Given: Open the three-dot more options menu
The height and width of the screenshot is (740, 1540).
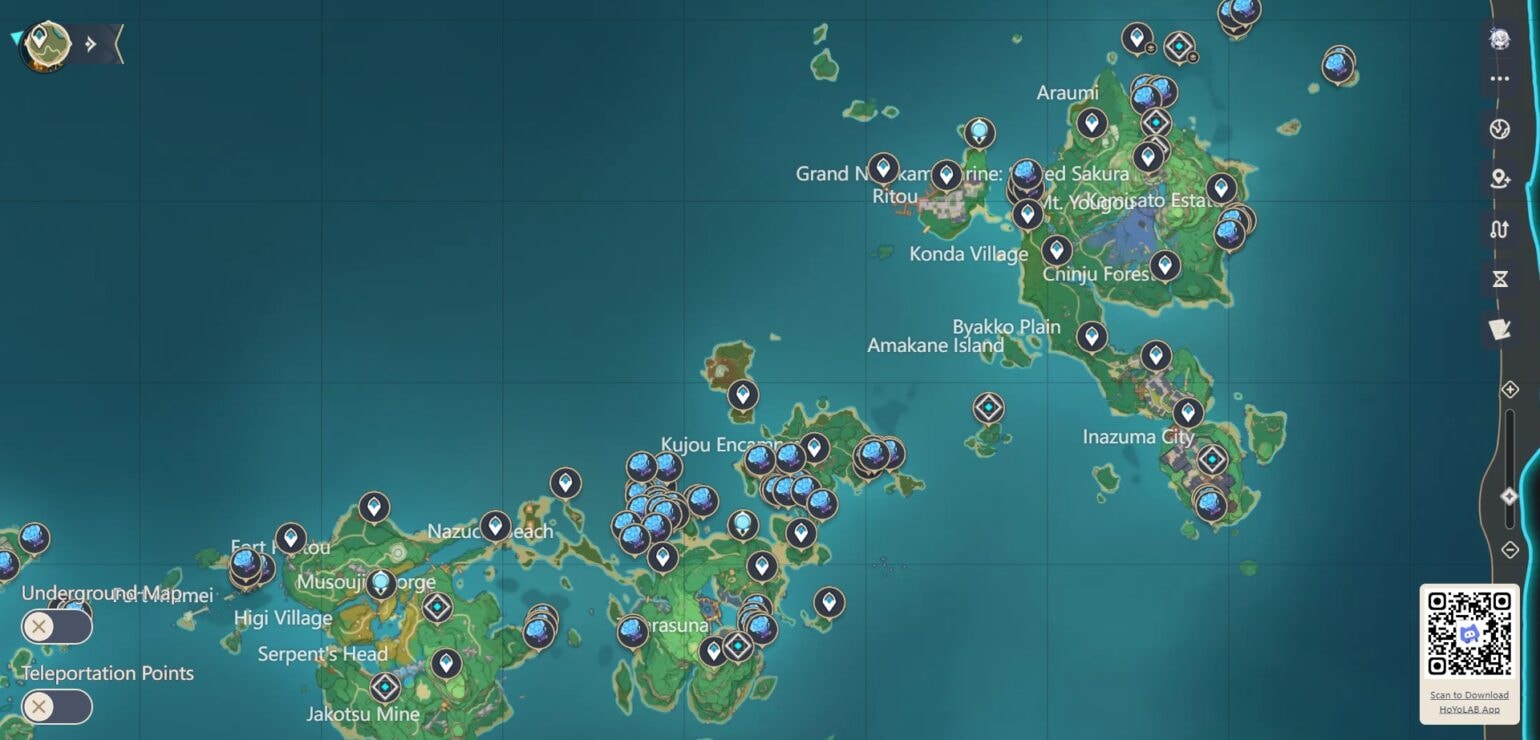Looking at the screenshot, I should (1500, 79).
